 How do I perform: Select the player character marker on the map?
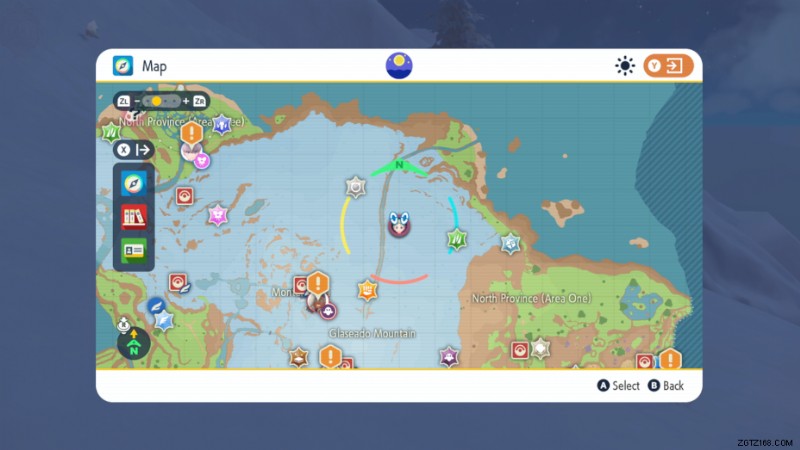point(399,224)
